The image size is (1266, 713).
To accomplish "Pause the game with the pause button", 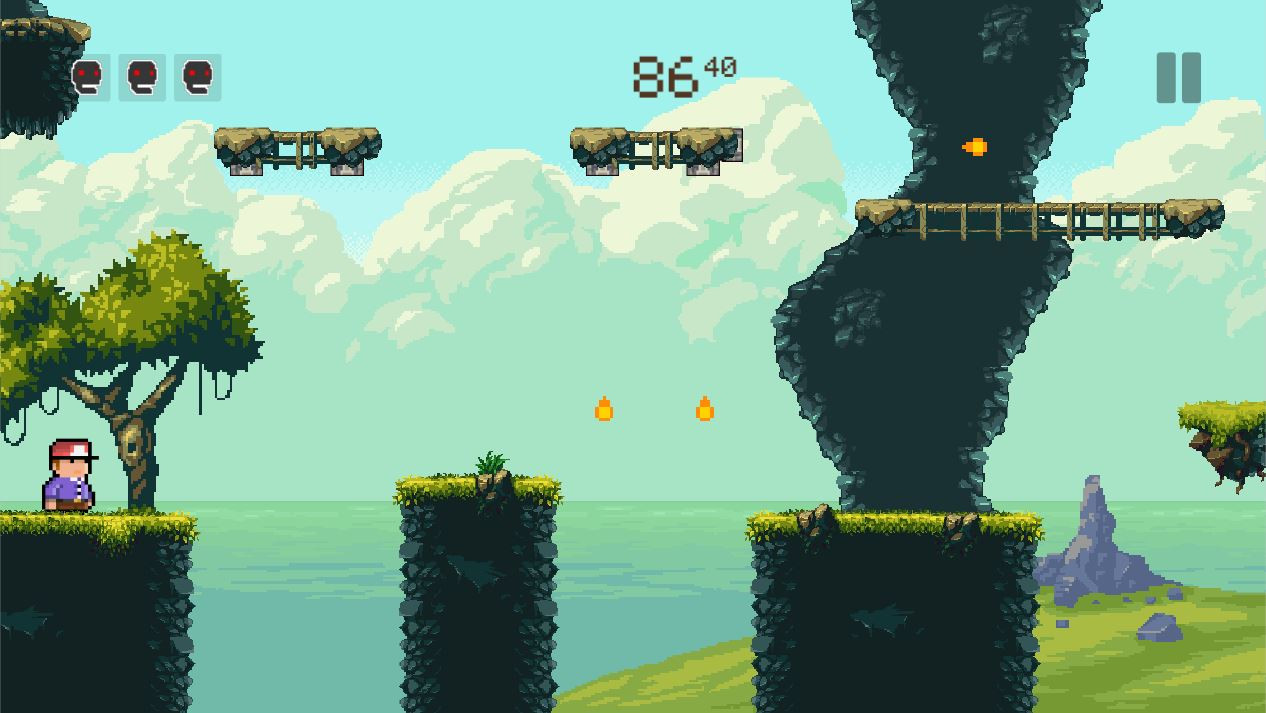I will 1178,77.
